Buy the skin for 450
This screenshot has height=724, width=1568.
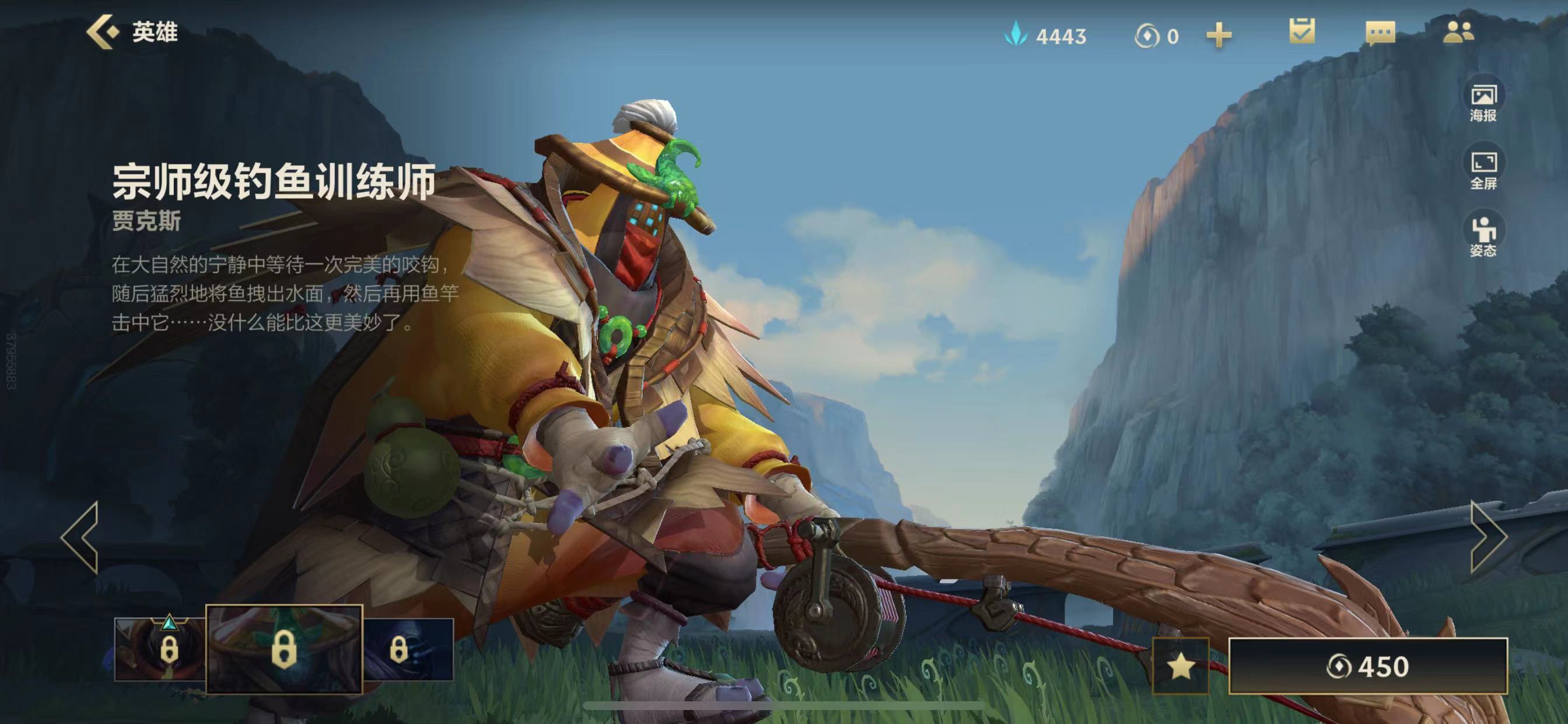[1368, 666]
